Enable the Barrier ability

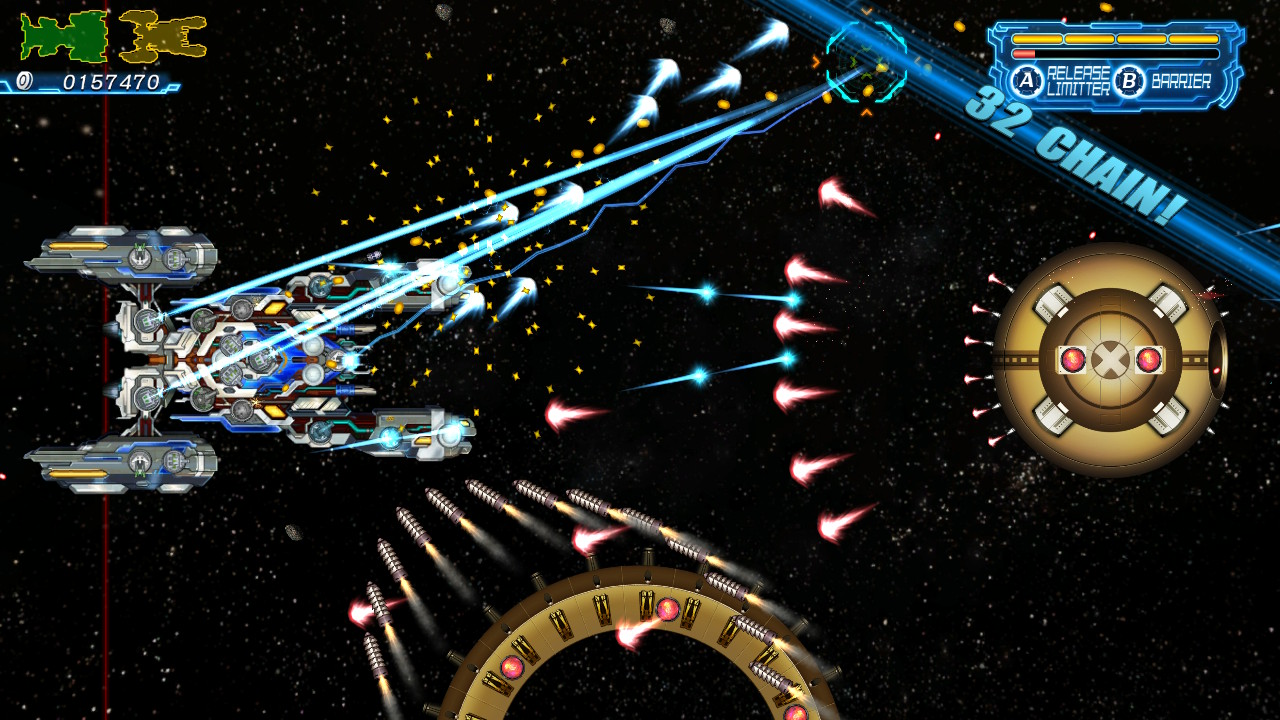(x=1128, y=79)
